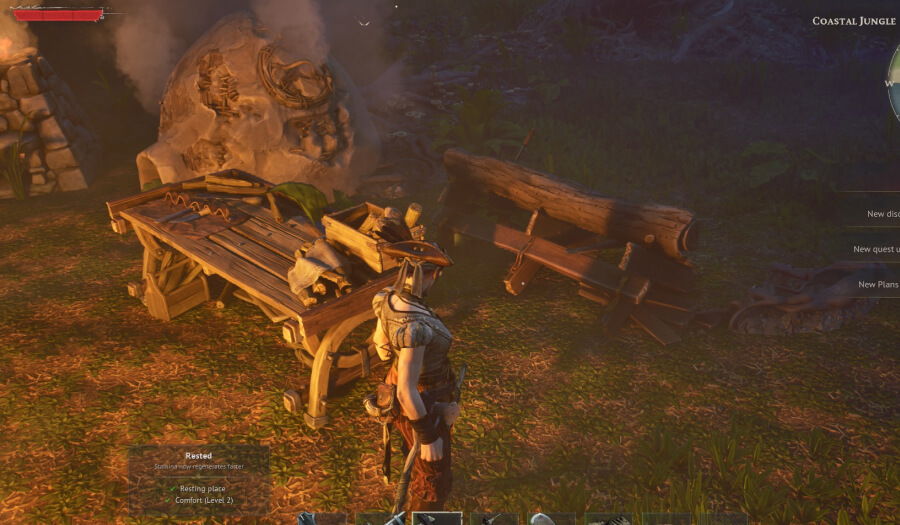The height and width of the screenshot is (525, 900).
Task: Open the New discovery notification
Action: (876, 214)
